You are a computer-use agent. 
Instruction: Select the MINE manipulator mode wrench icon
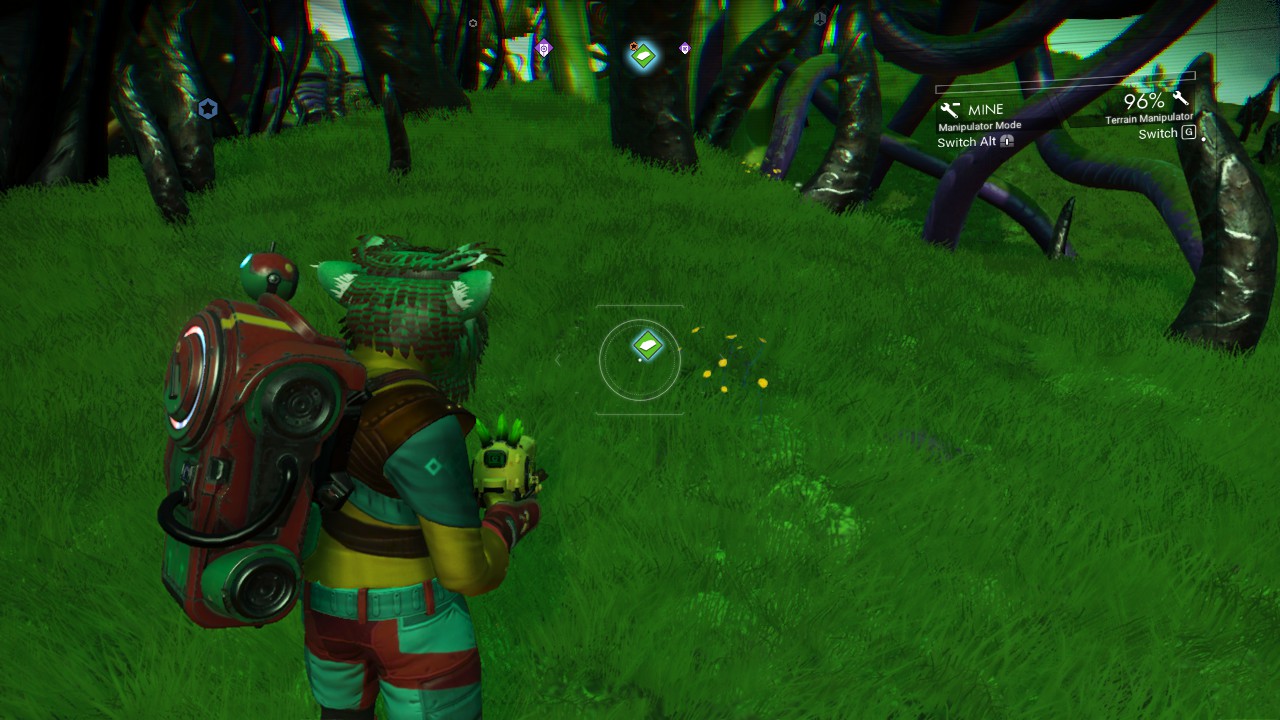pyautogui.click(x=949, y=110)
